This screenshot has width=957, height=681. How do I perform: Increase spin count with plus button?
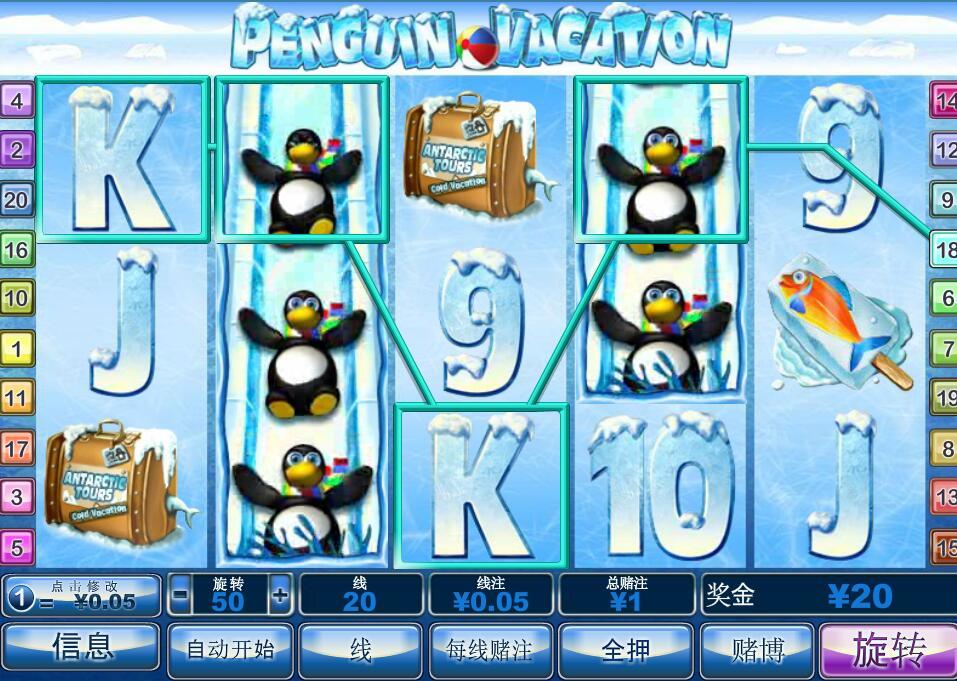tap(280, 596)
